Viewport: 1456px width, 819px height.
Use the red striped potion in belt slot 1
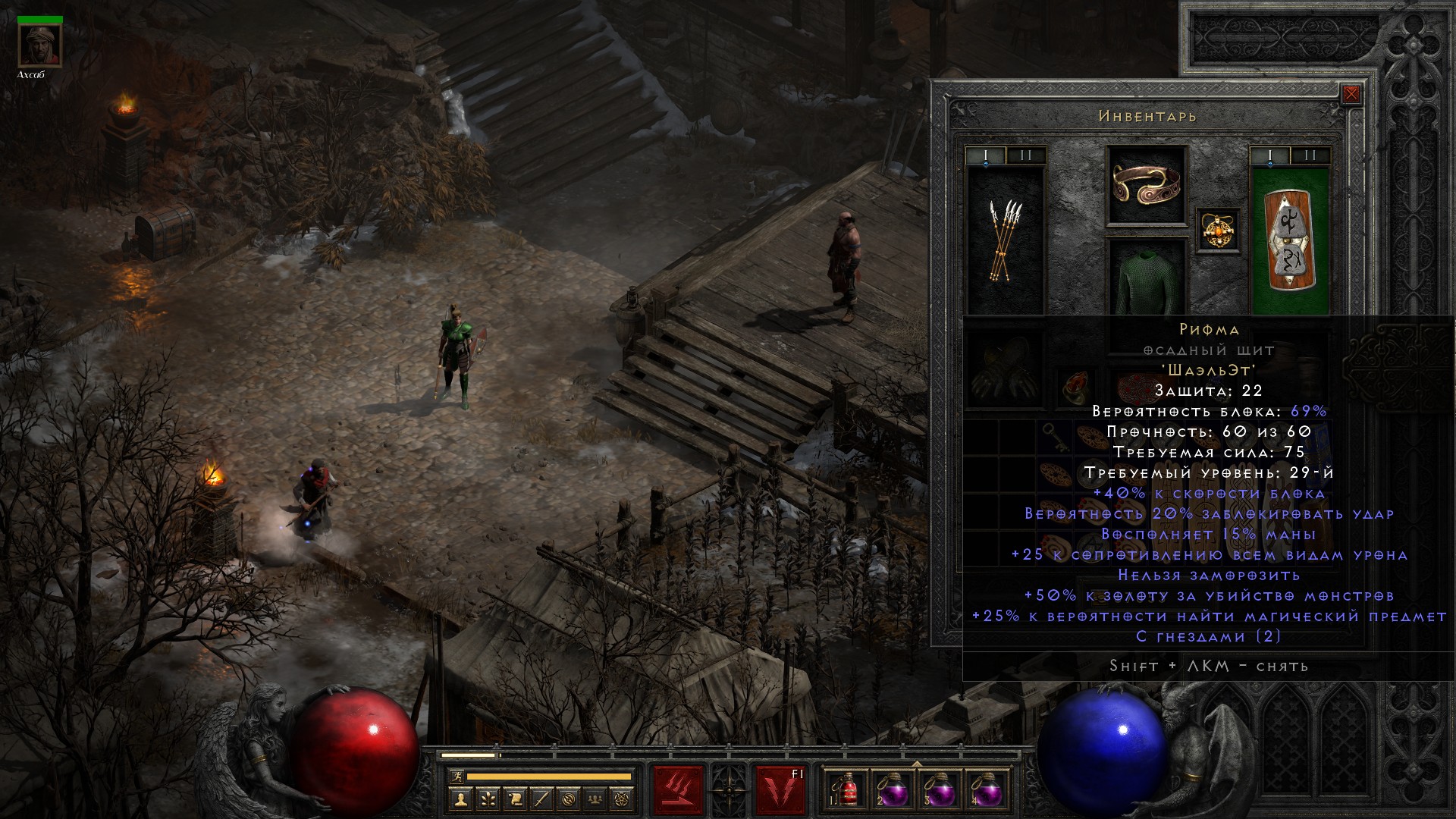pyautogui.click(x=847, y=789)
